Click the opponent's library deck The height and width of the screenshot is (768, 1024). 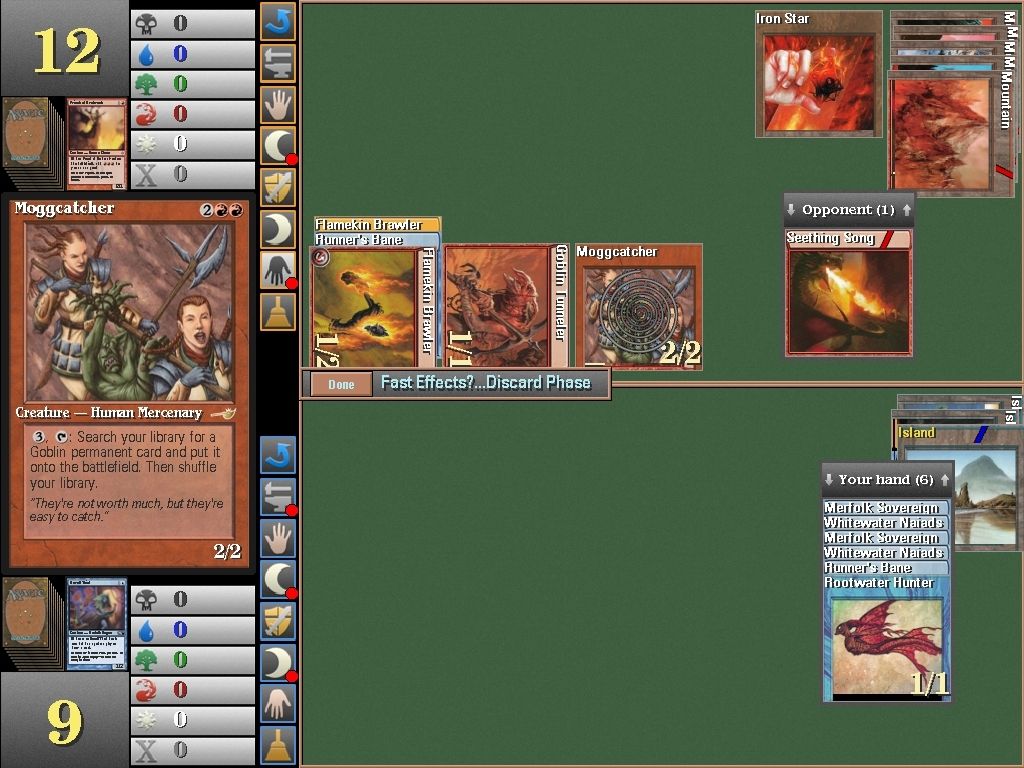pos(31,139)
